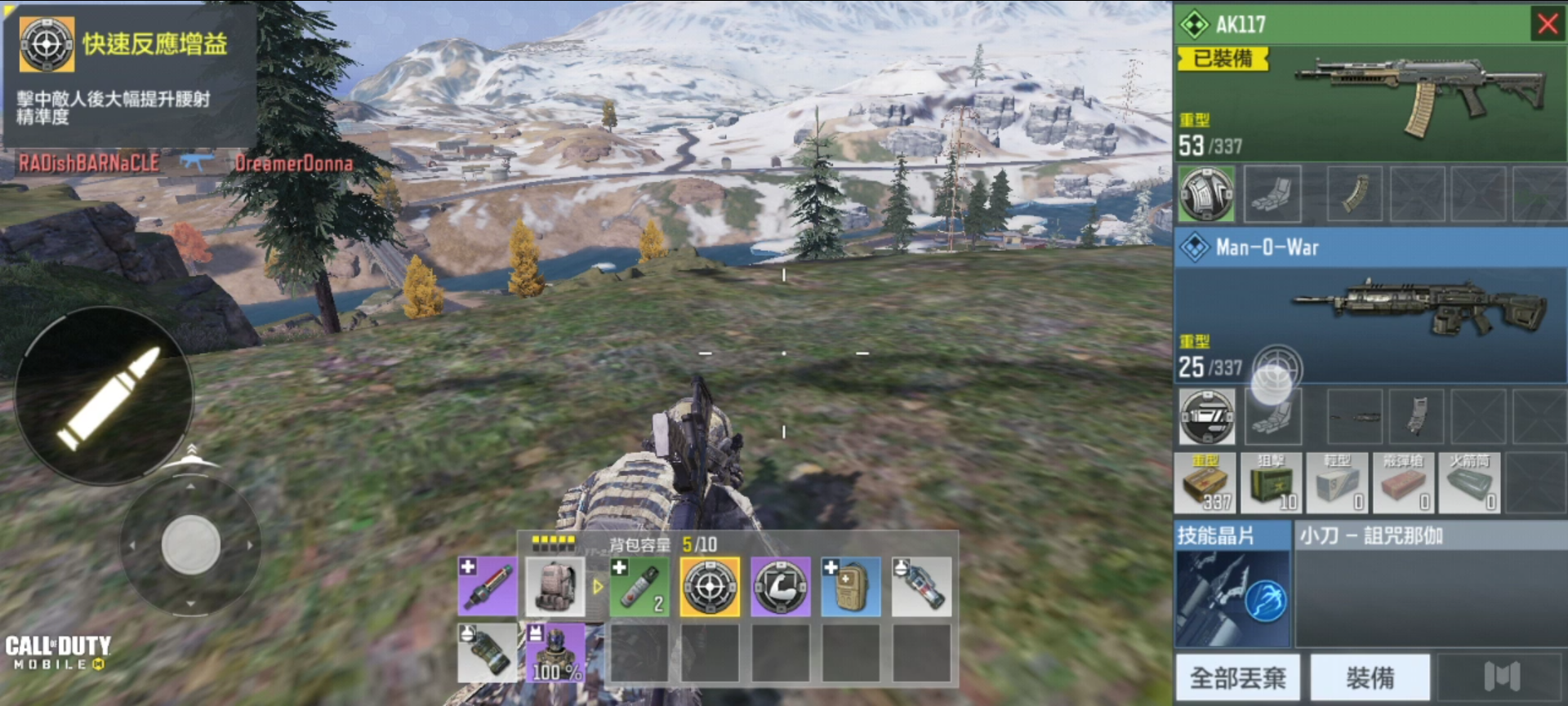Image resolution: width=1568 pixels, height=706 pixels.
Task: Tap the movement joystick knob
Action: click(x=190, y=544)
